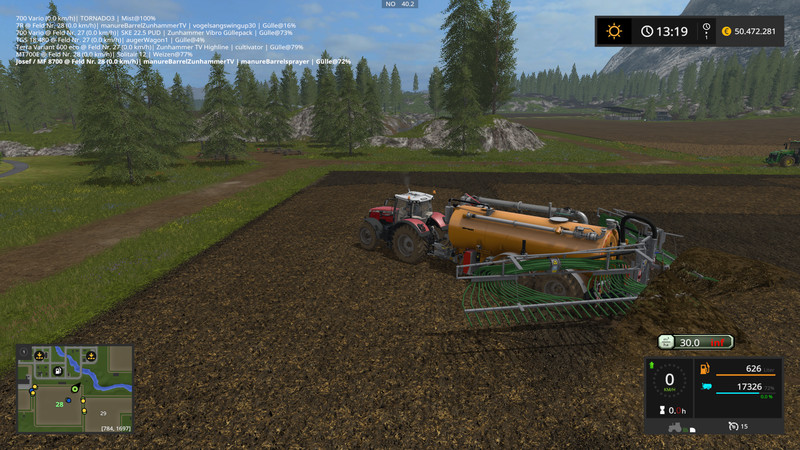This screenshot has width=800, height=450.
Task: Click the field 29 label on minimap
Action: tap(103, 411)
